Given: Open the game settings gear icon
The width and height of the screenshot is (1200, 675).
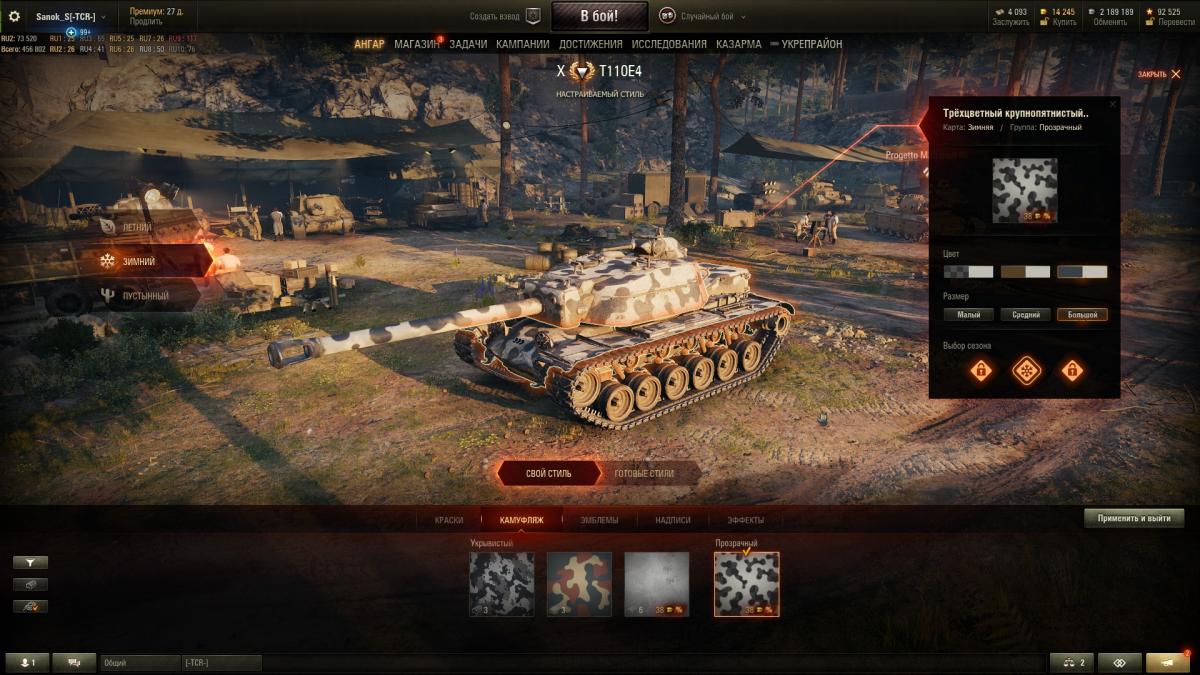Looking at the screenshot, I should [x=15, y=16].
